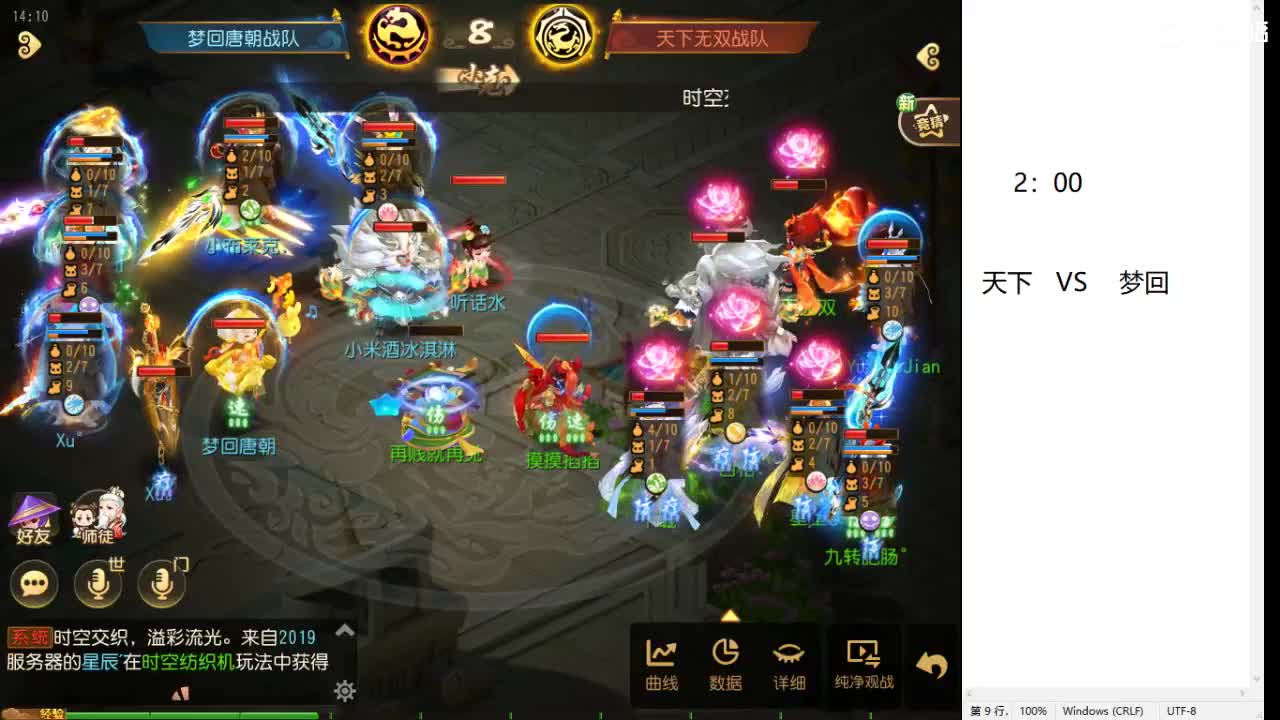Click the return arrow to exit spectating
This screenshot has height=720, width=1280.
point(930,660)
